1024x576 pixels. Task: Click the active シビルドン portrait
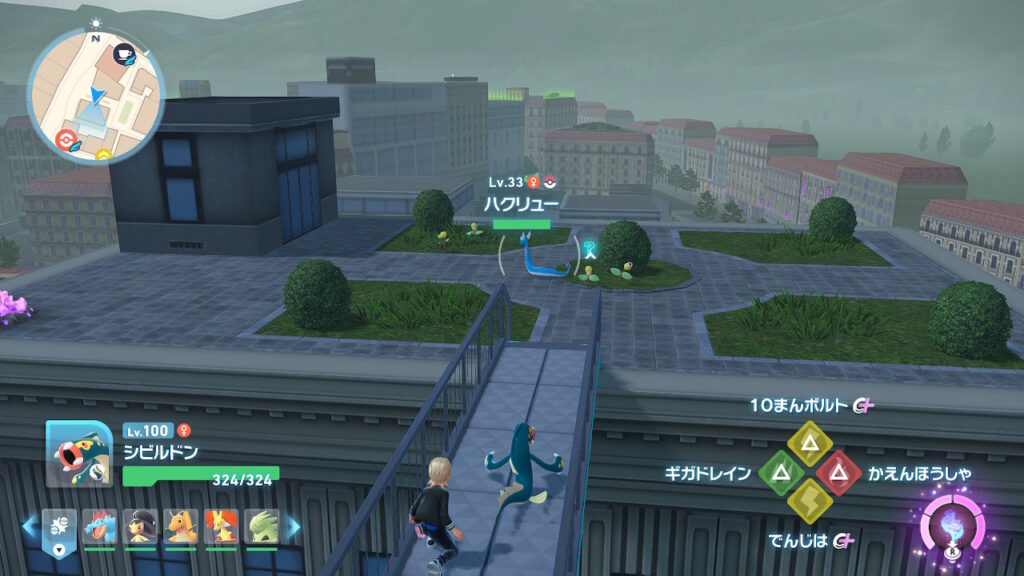click(78, 453)
